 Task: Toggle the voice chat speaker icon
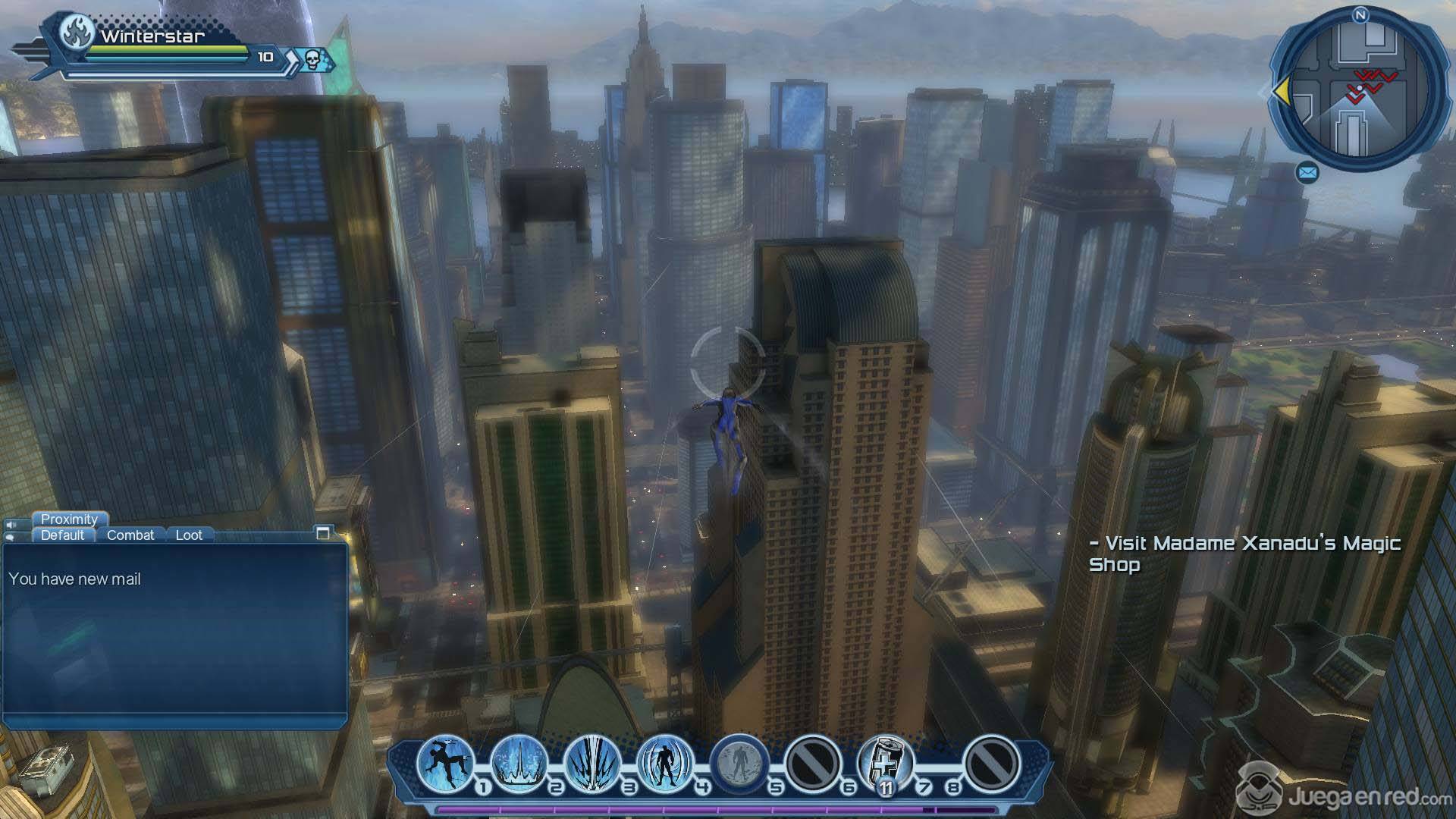click(11, 525)
